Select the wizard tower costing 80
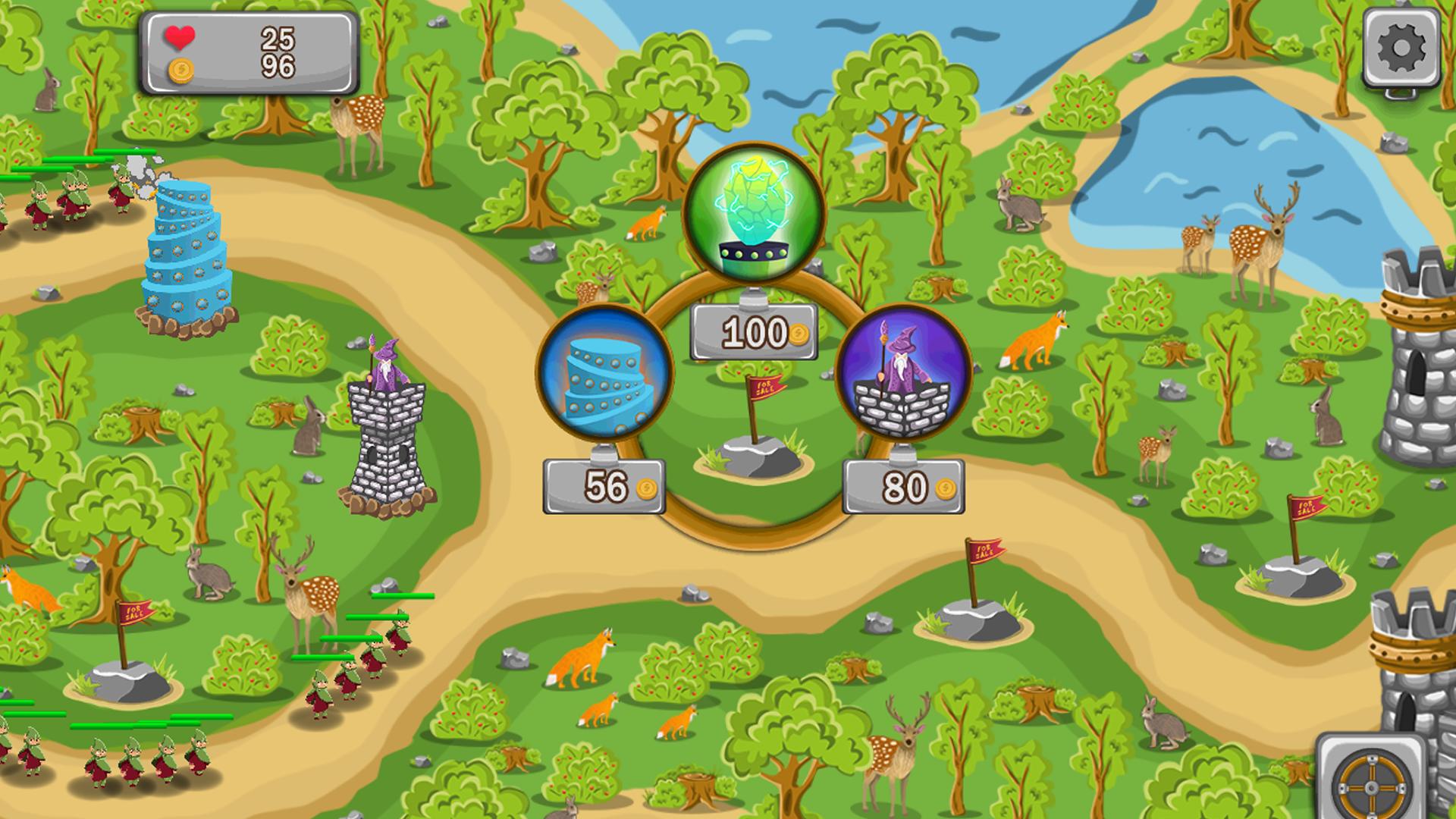Image resolution: width=1456 pixels, height=819 pixels. point(902,372)
